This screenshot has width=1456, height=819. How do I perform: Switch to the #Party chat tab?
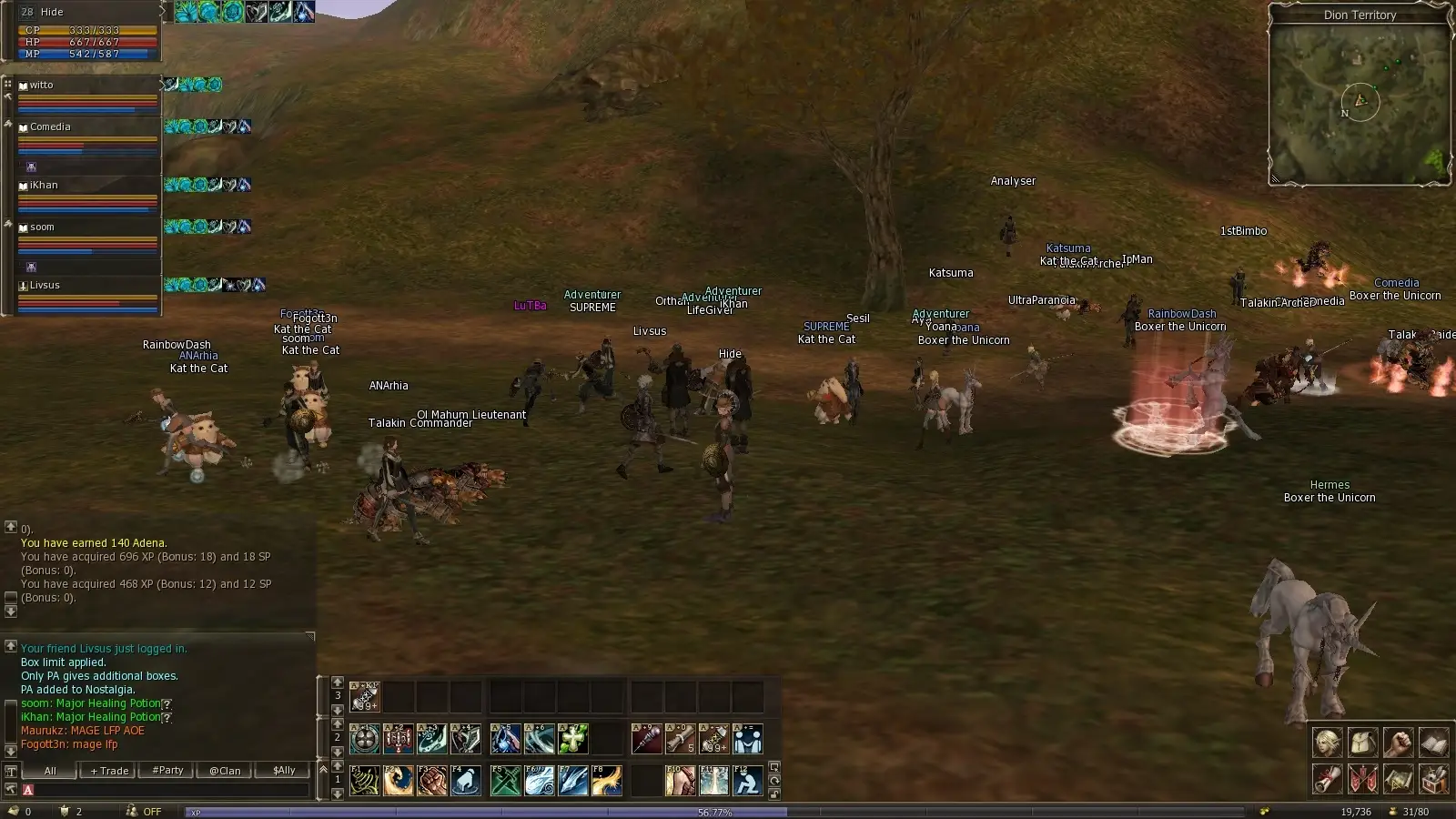click(167, 771)
